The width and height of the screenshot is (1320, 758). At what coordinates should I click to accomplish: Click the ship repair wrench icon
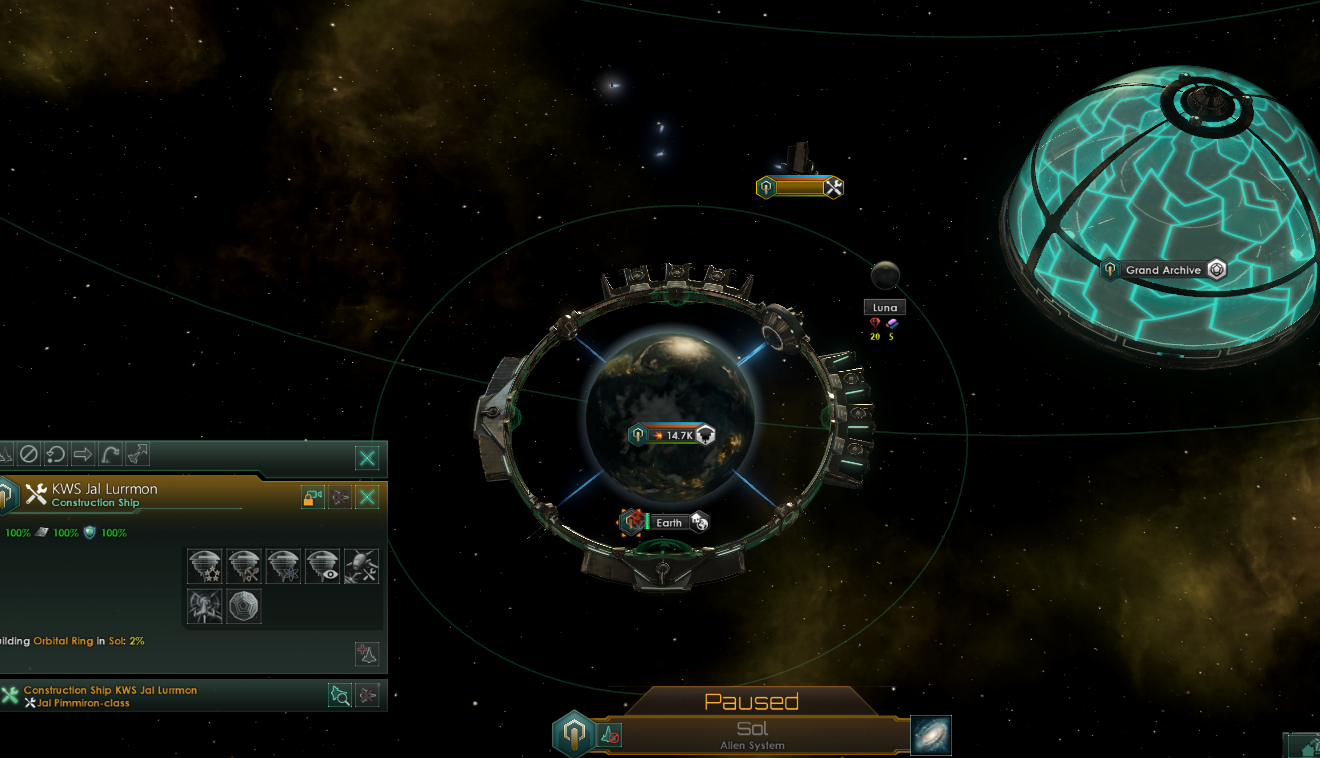[361, 565]
